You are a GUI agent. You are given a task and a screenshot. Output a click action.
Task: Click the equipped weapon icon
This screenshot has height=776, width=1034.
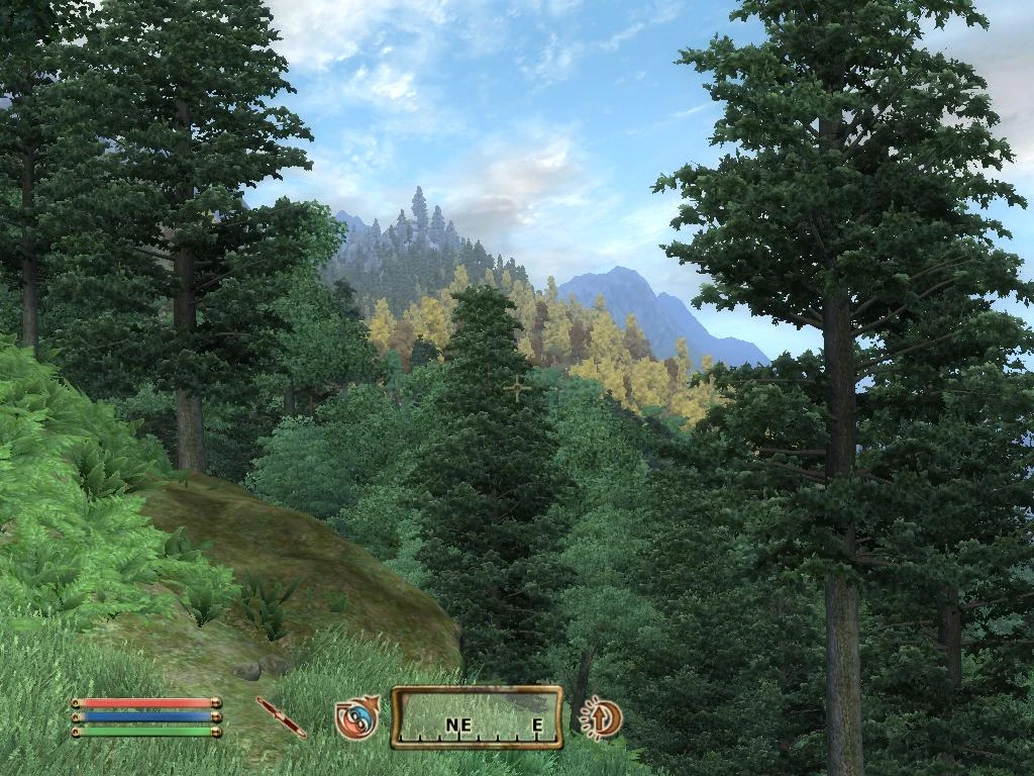[x=280, y=717]
